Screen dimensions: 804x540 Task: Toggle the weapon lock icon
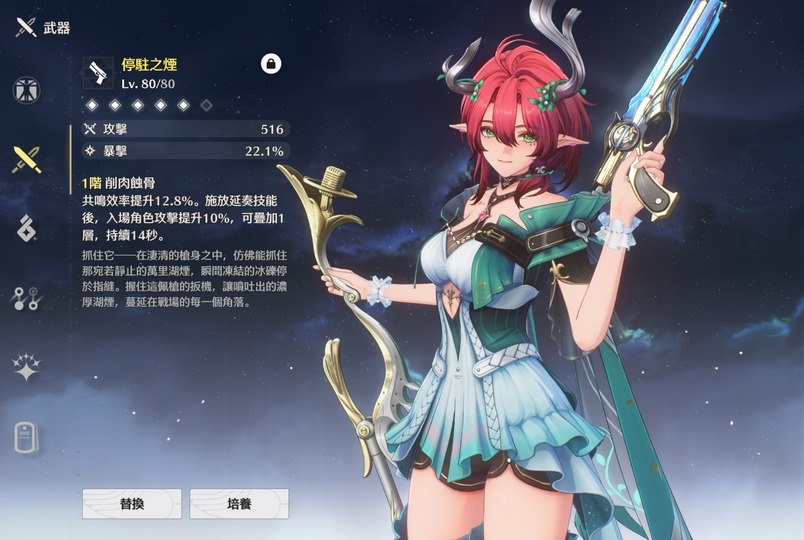click(x=270, y=63)
